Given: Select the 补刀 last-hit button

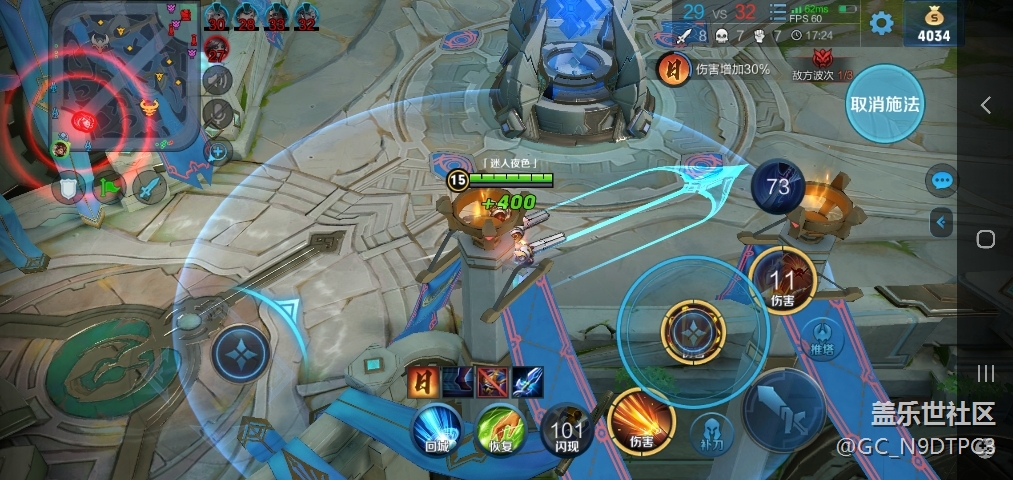Looking at the screenshot, I should click(713, 434).
